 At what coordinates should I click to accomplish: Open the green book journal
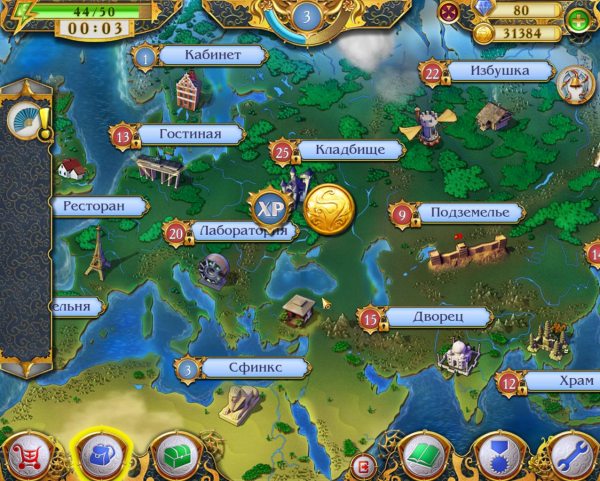(424, 457)
